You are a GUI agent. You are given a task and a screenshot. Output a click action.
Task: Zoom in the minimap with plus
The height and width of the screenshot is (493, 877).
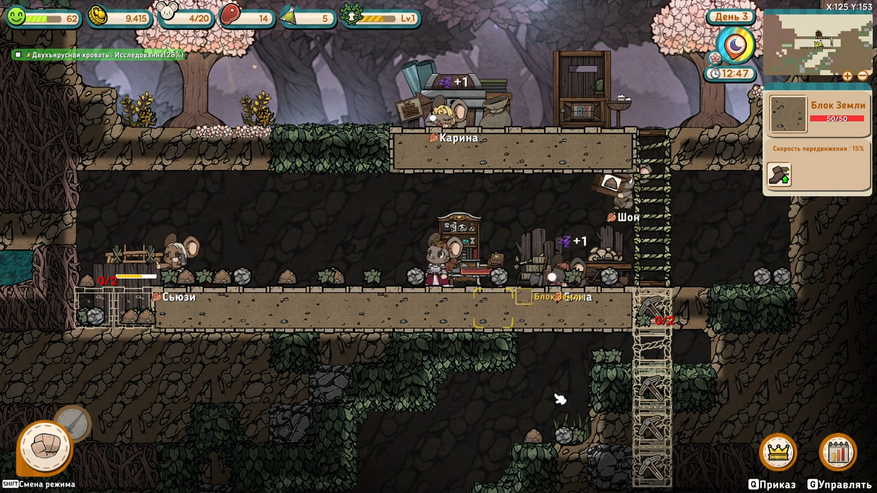[x=849, y=76]
